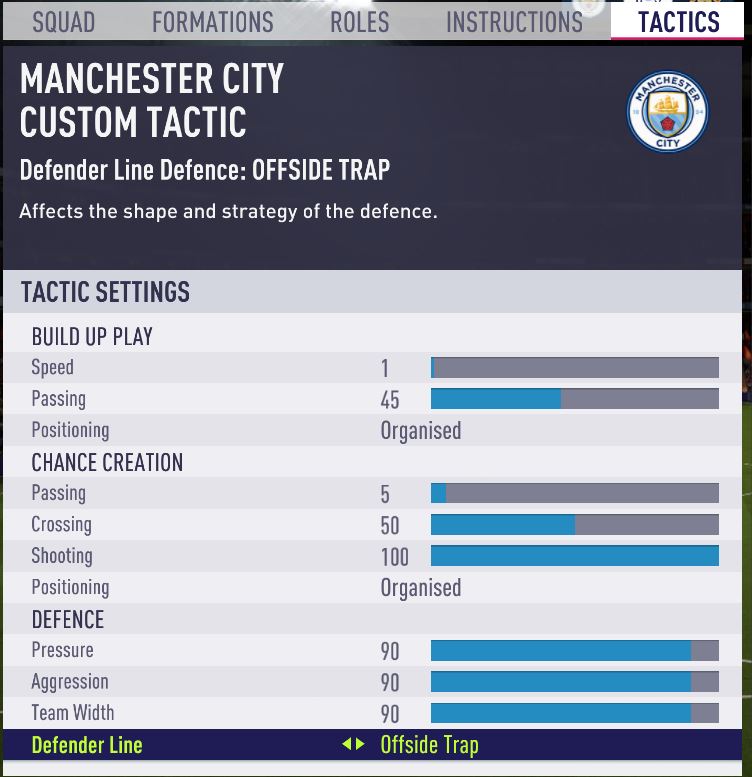The width and height of the screenshot is (752, 777).
Task: Tune the Aggression slider
Action: point(574,682)
